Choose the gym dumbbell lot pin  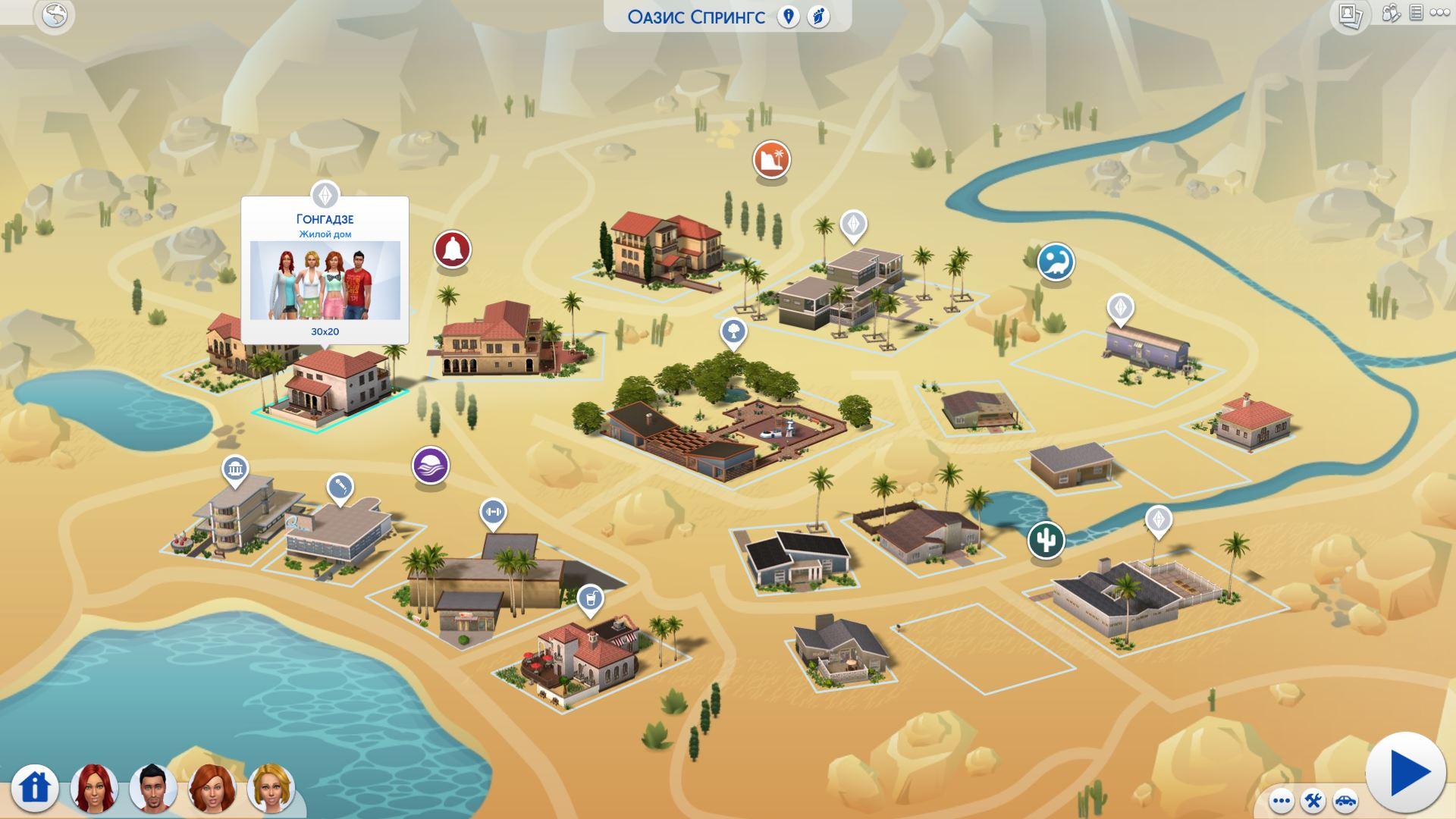493,512
